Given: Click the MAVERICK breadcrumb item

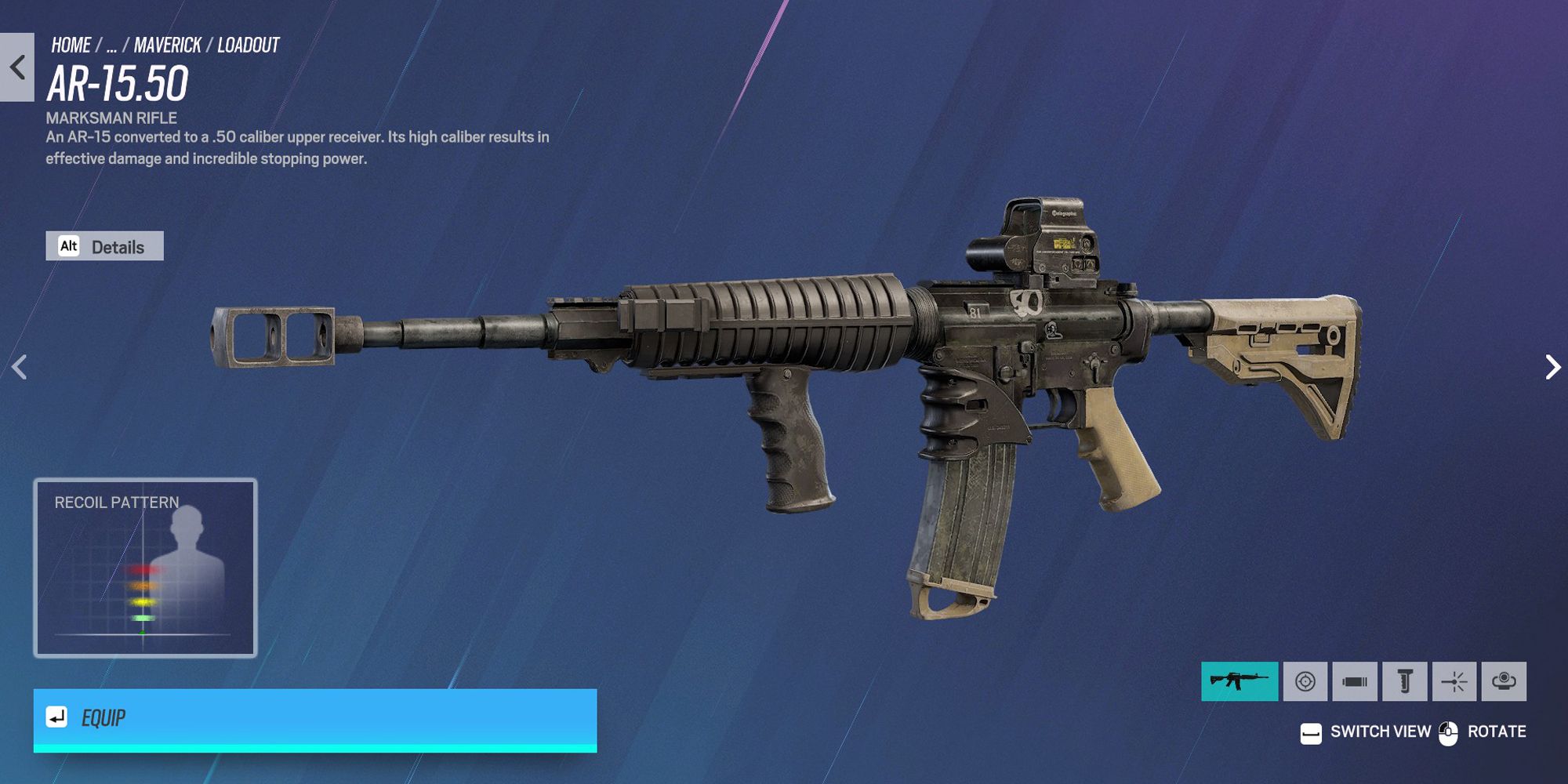Looking at the screenshot, I should click(165, 45).
